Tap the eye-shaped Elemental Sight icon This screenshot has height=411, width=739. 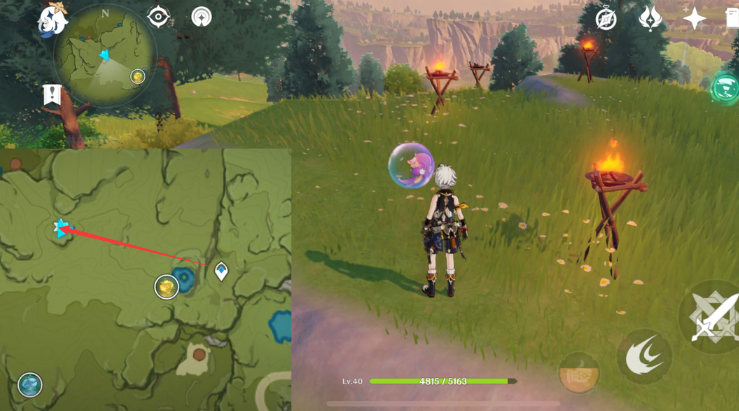[x=158, y=17]
